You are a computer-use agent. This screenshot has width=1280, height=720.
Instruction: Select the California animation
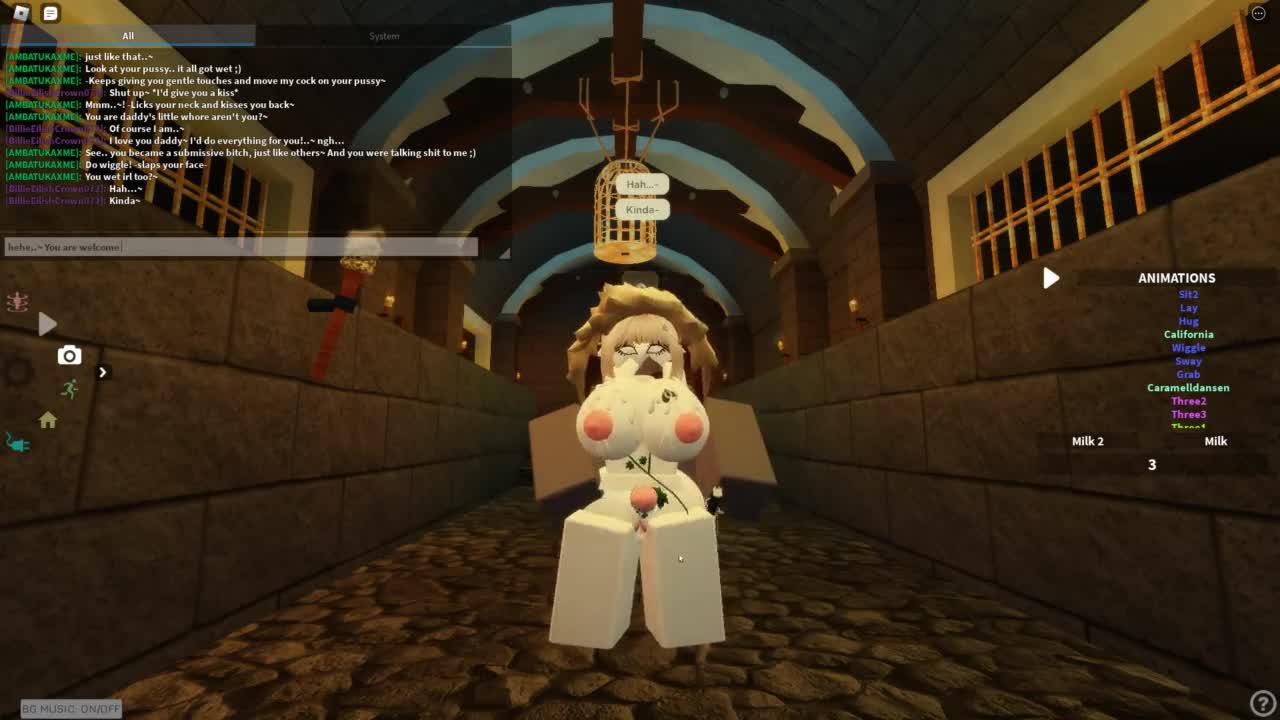pyautogui.click(x=1188, y=335)
